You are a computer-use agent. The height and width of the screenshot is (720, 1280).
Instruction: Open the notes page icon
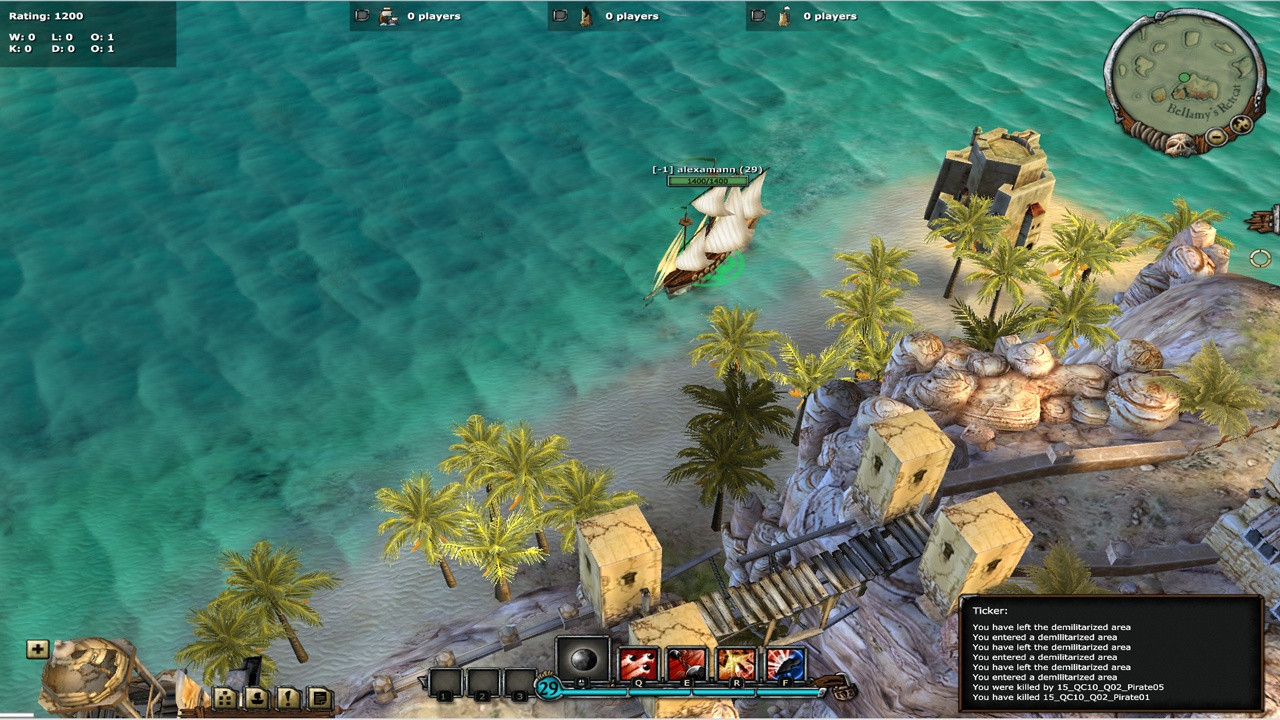point(320,698)
